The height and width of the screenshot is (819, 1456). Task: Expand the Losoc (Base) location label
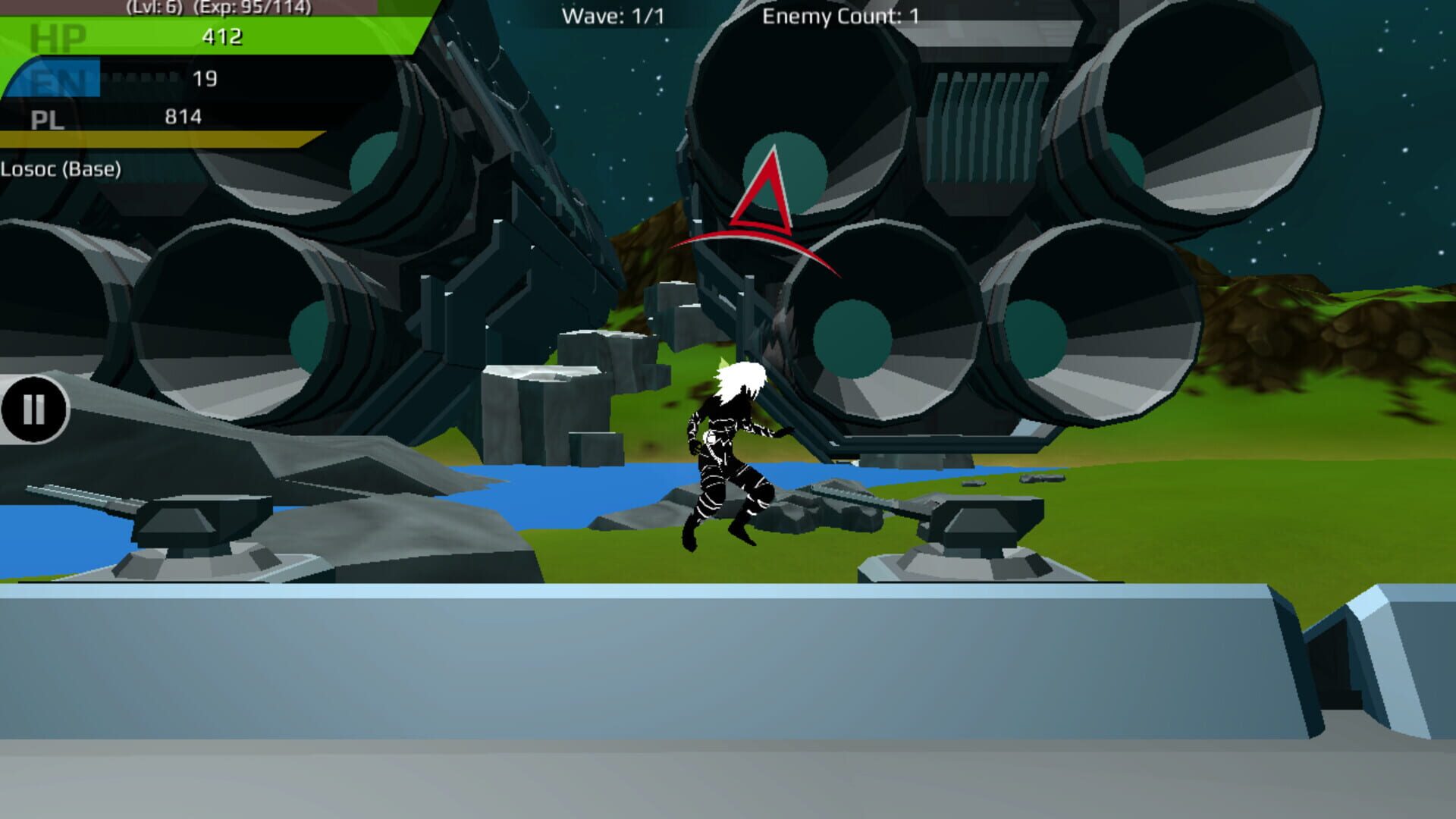(x=61, y=168)
